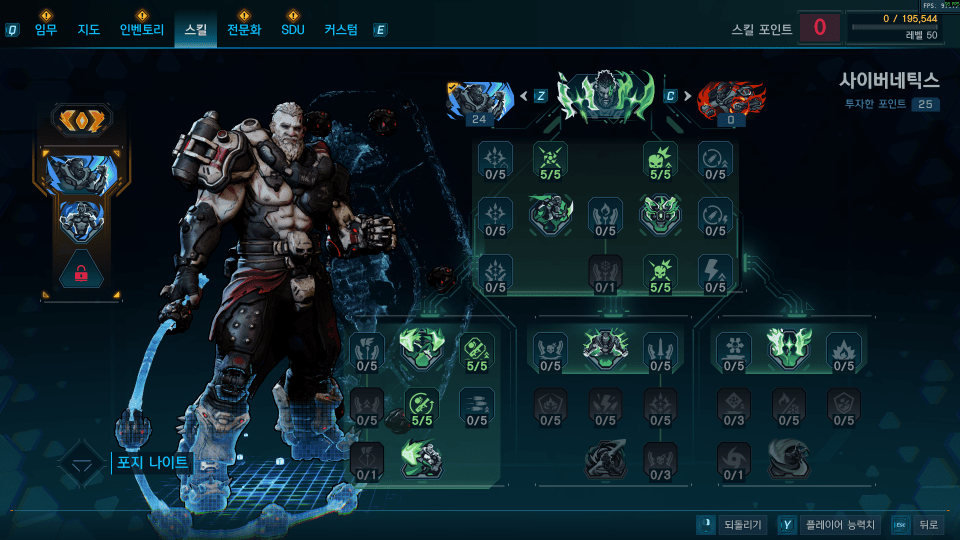
Task: Click the orange emblem atop the left panel
Action: [x=82, y=120]
